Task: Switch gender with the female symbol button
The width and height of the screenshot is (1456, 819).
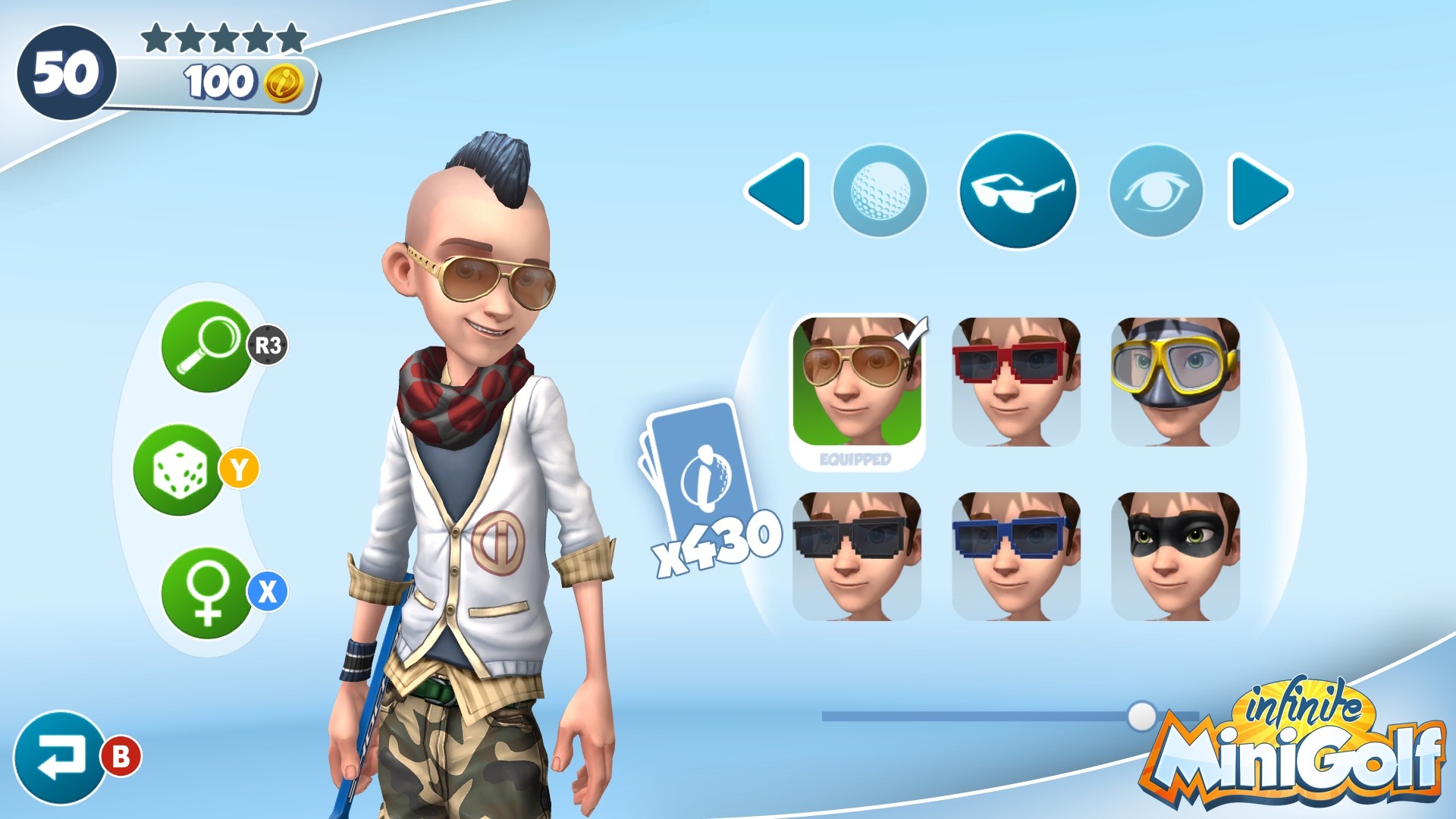Action: 206,593
